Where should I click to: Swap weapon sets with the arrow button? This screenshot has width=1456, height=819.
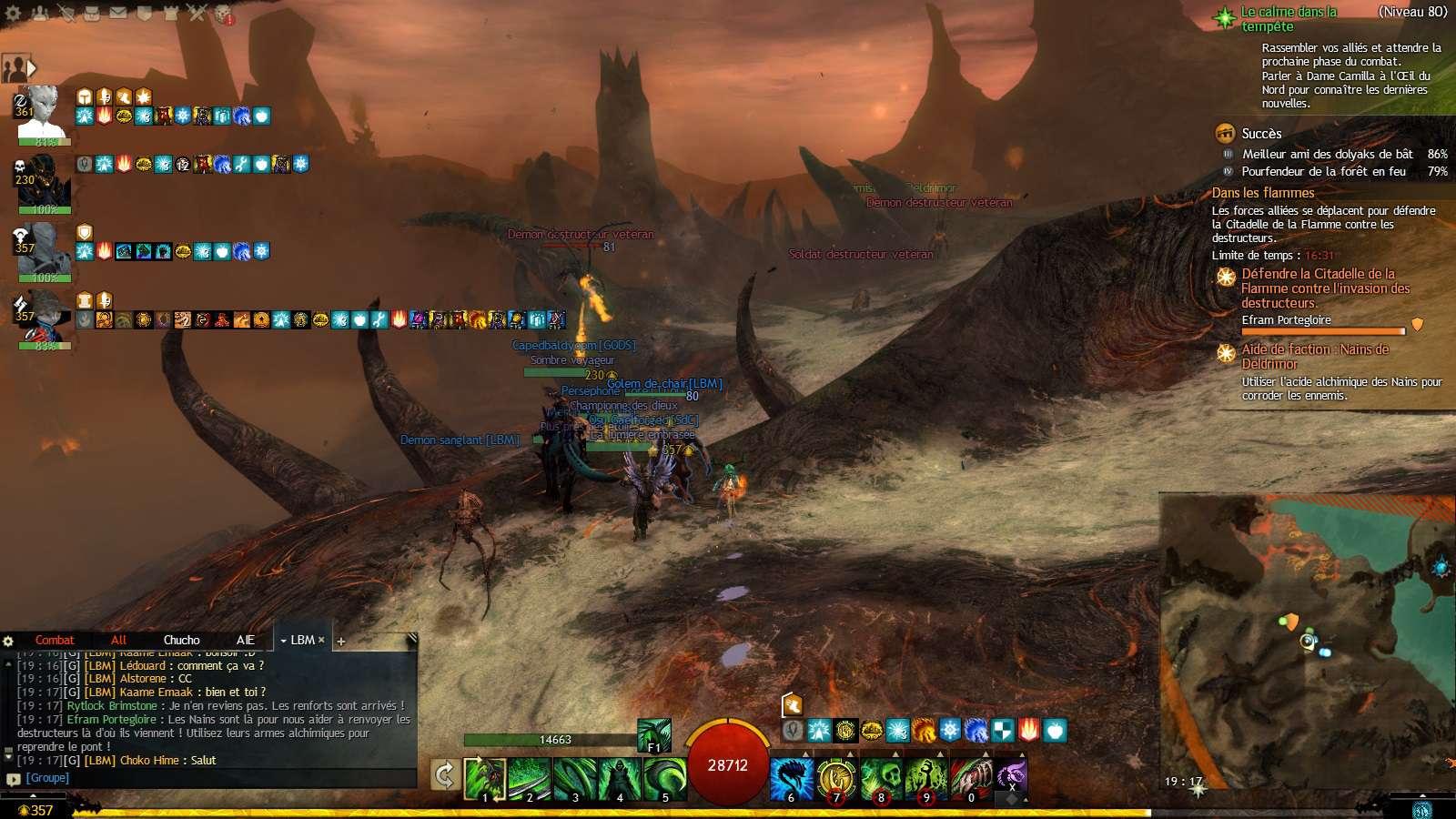444,775
